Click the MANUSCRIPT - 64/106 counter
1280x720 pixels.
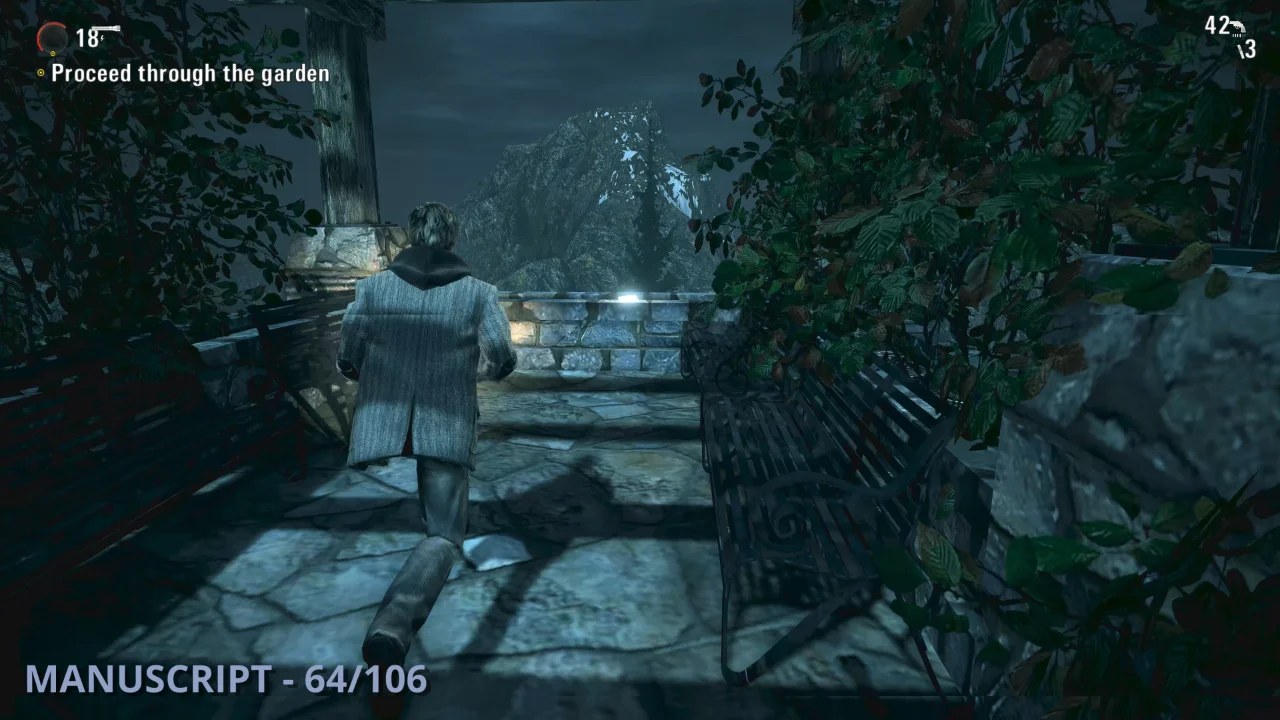click(224, 685)
